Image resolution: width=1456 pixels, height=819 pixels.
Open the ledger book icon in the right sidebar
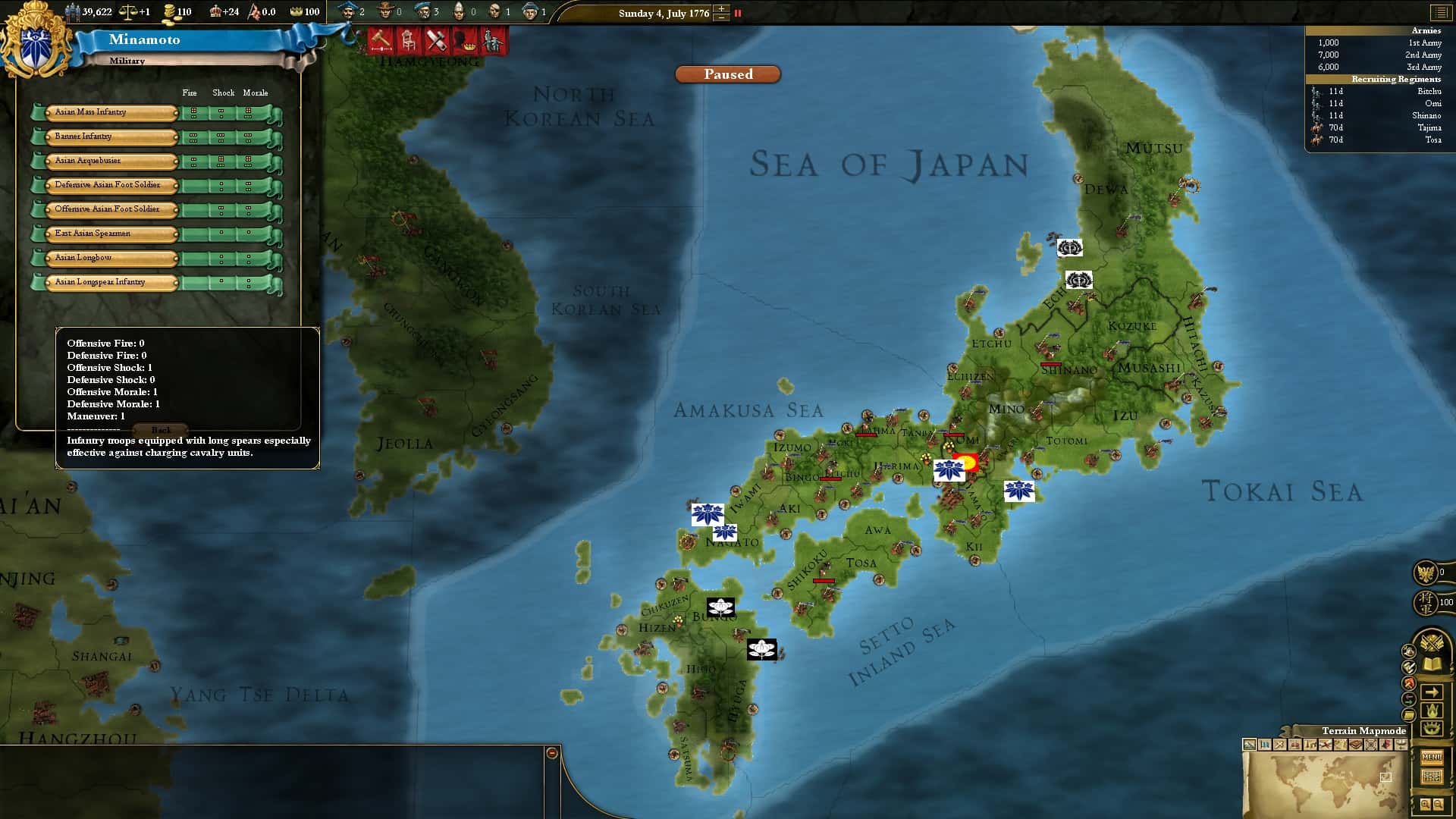[1430, 664]
